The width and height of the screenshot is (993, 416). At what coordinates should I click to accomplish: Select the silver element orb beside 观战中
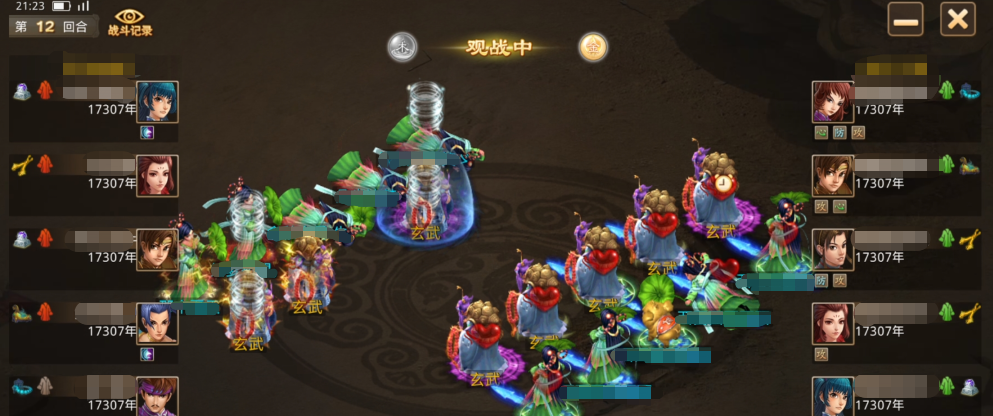(x=402, y=46)
